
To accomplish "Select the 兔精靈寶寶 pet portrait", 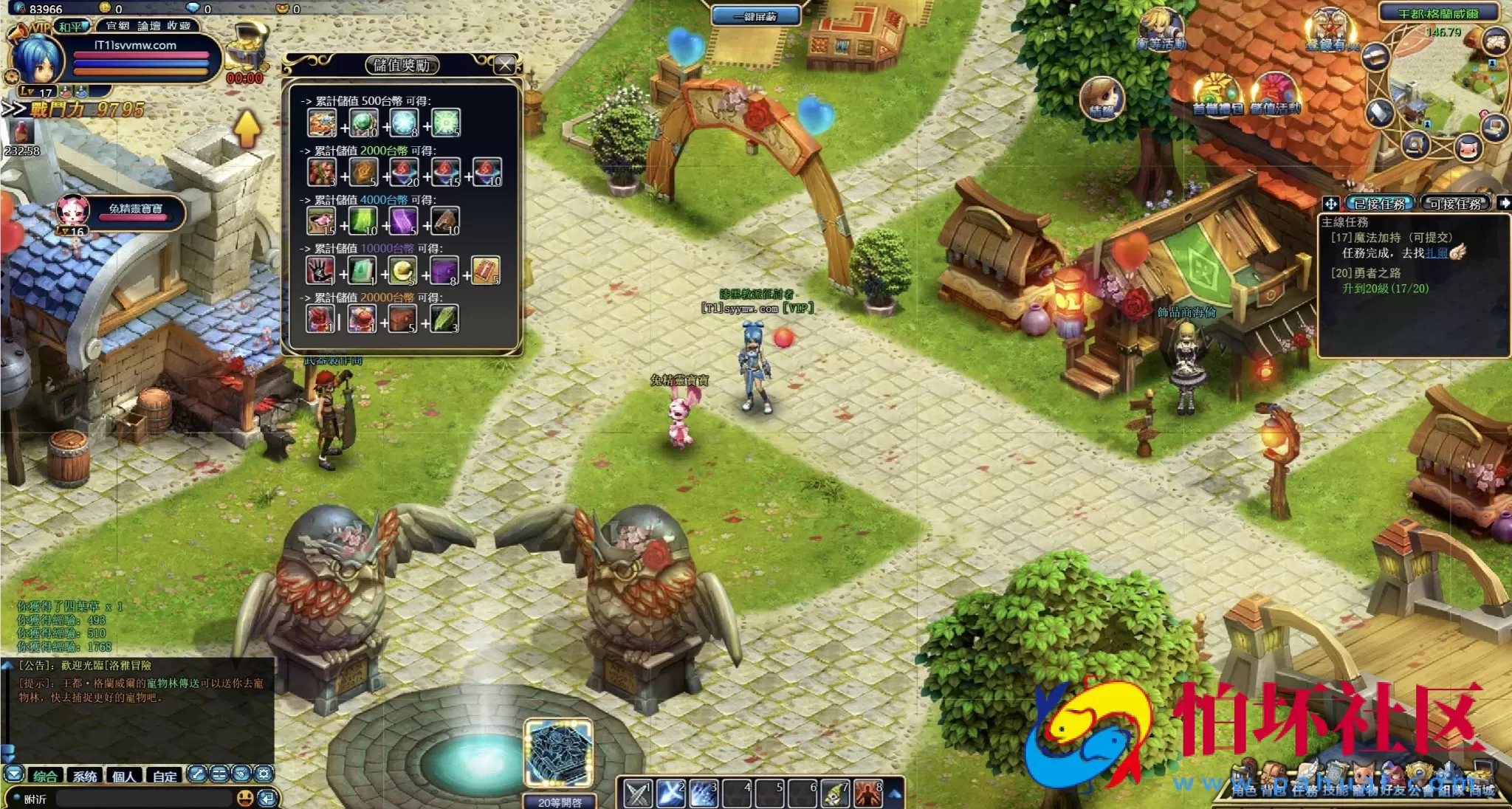I will tap(74, 210).
